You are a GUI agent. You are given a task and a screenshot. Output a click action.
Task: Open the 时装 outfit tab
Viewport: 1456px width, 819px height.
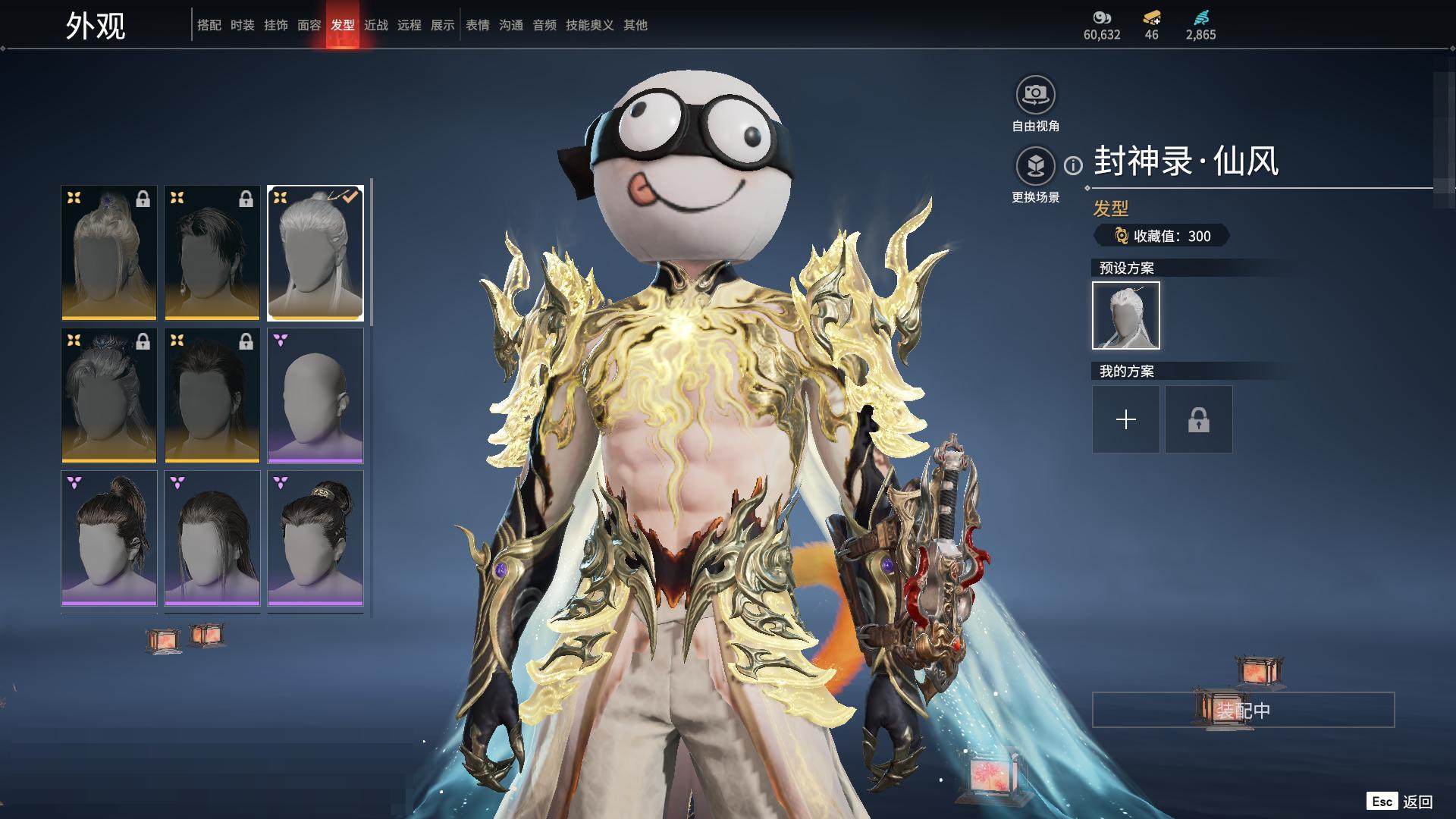coord(242,25)
